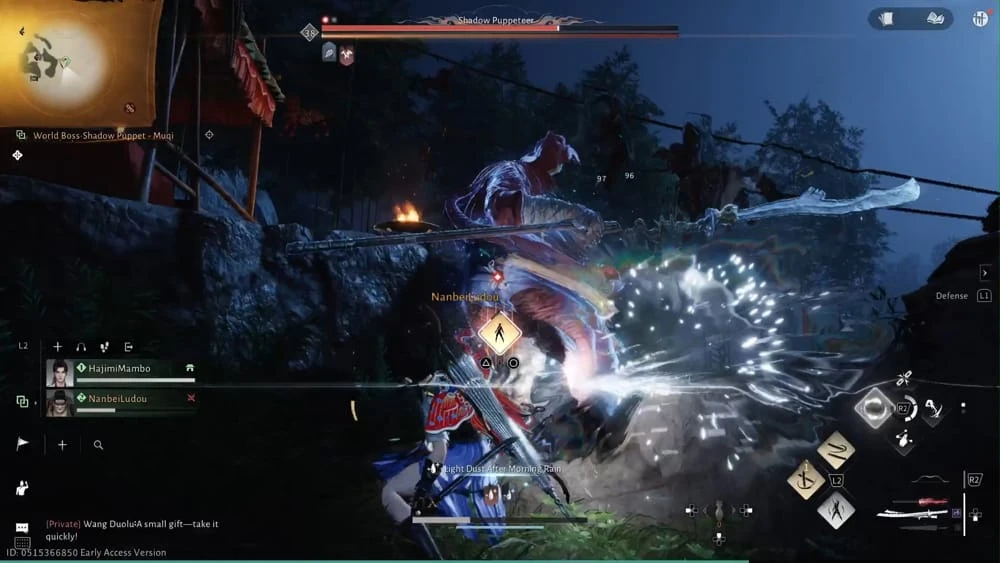Open the chat speech bubble icon
Viewport: 1000px width, 563px height.
click(22, 528)
